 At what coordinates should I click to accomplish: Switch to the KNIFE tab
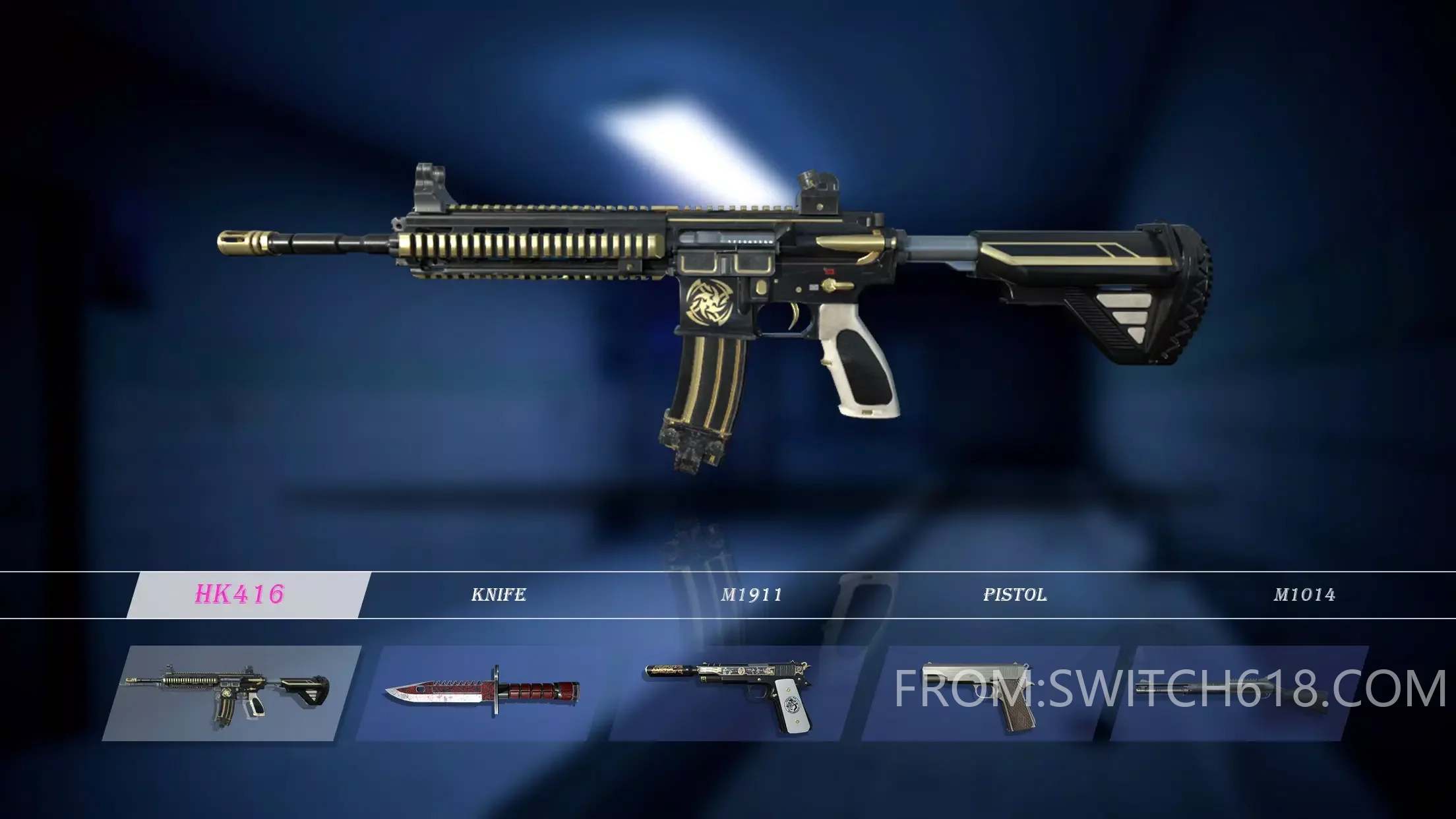(499, 595)
